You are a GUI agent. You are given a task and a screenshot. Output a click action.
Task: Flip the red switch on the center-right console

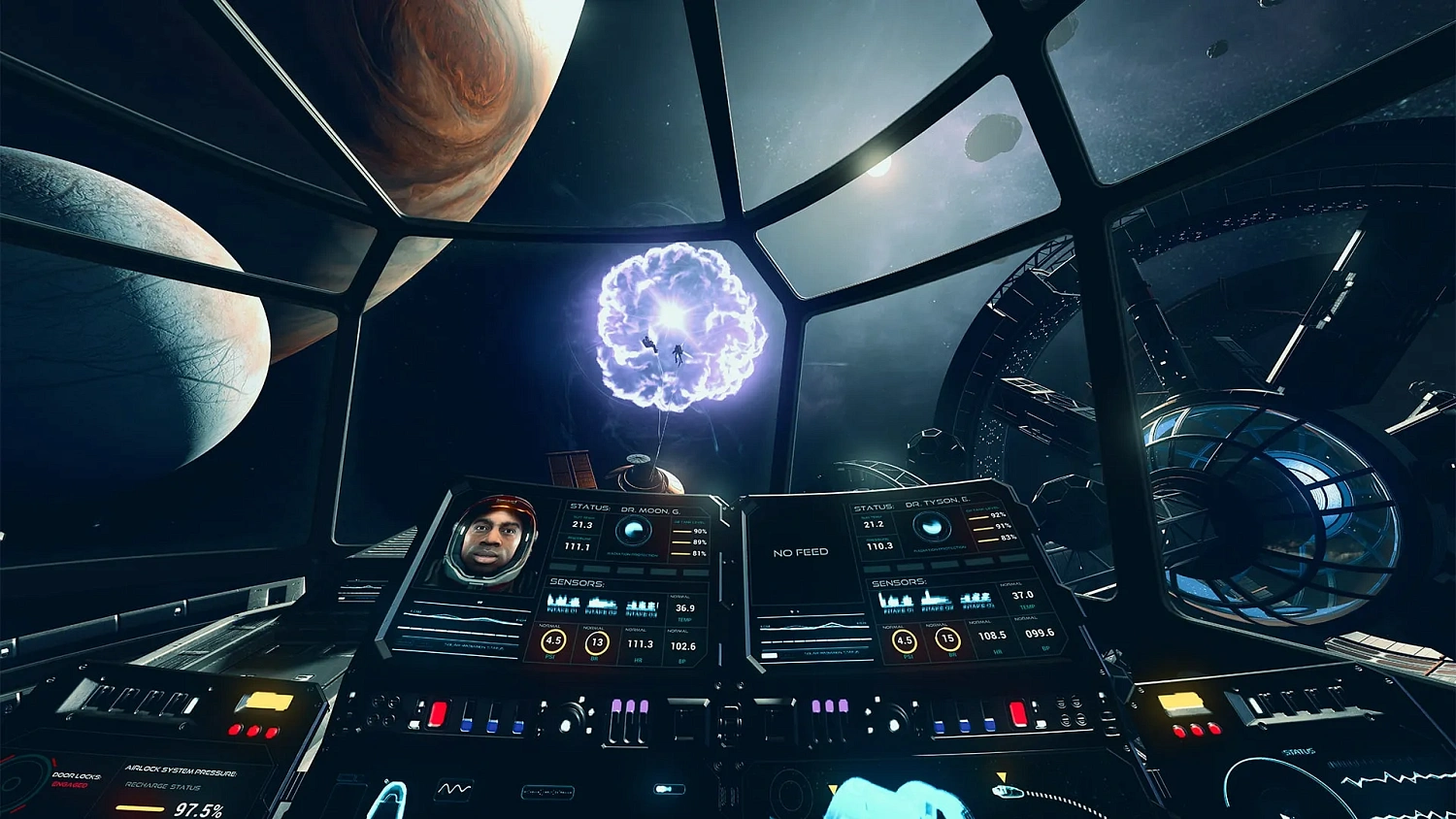pos(1016,711)
